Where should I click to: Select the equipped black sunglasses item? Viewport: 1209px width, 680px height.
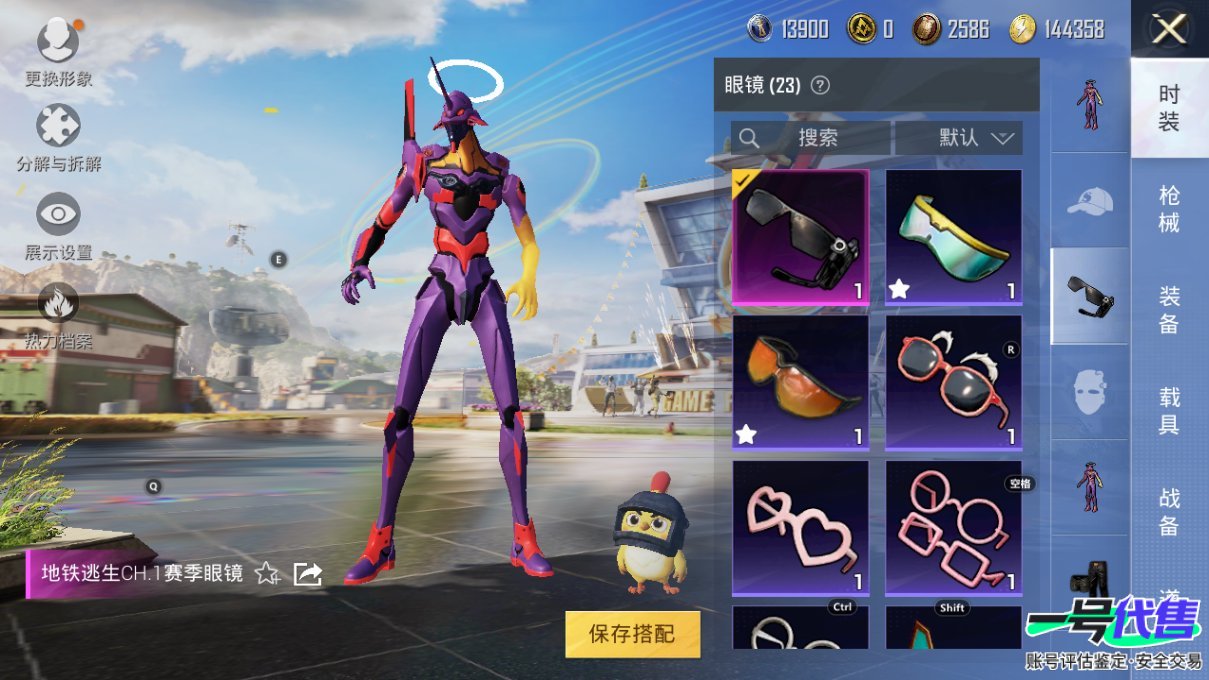pyautogui.click(x=800, y=236)
